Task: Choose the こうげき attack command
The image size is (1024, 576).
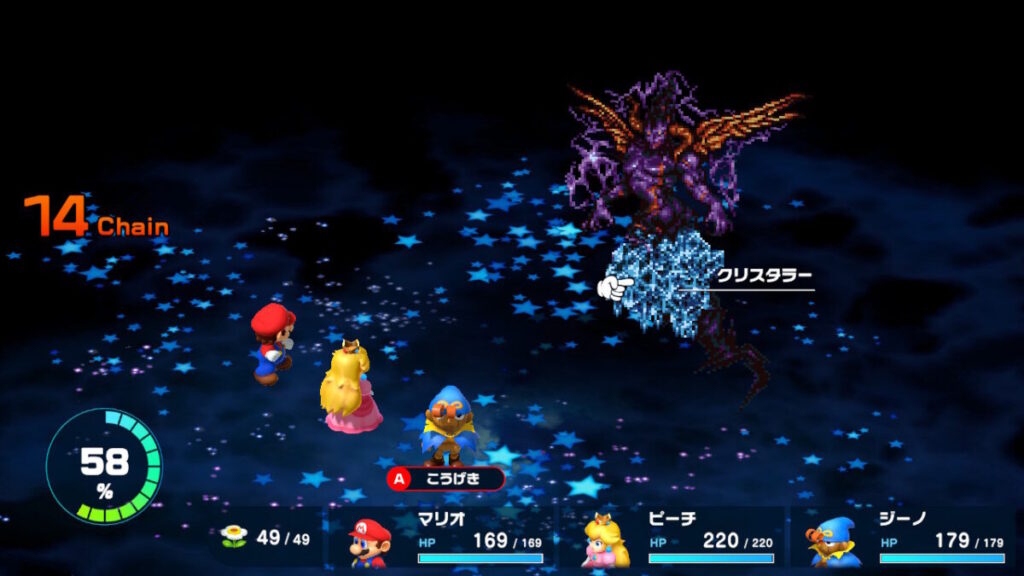Action: point(447,479)
